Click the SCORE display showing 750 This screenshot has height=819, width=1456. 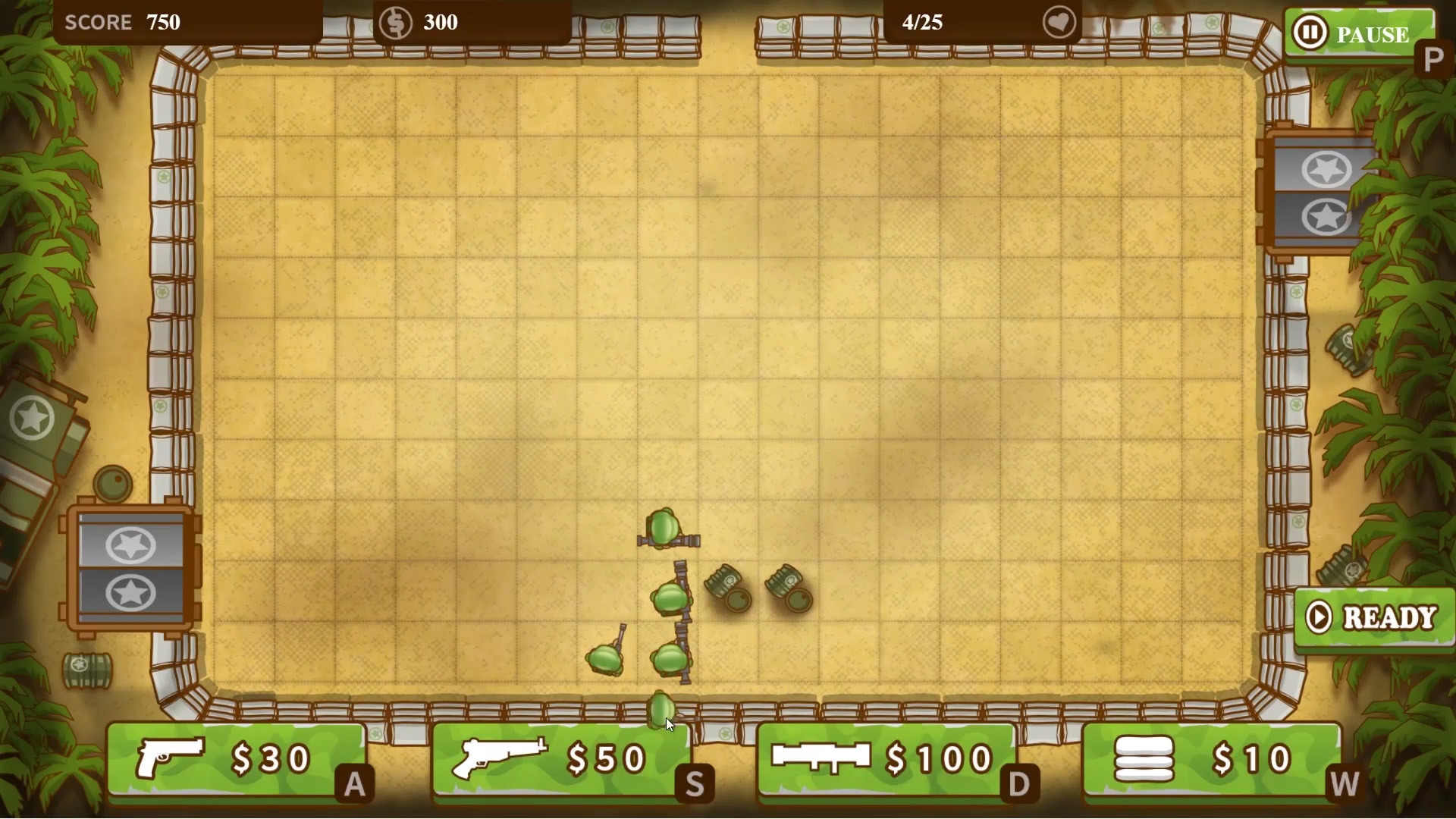[x=121, y=22]
